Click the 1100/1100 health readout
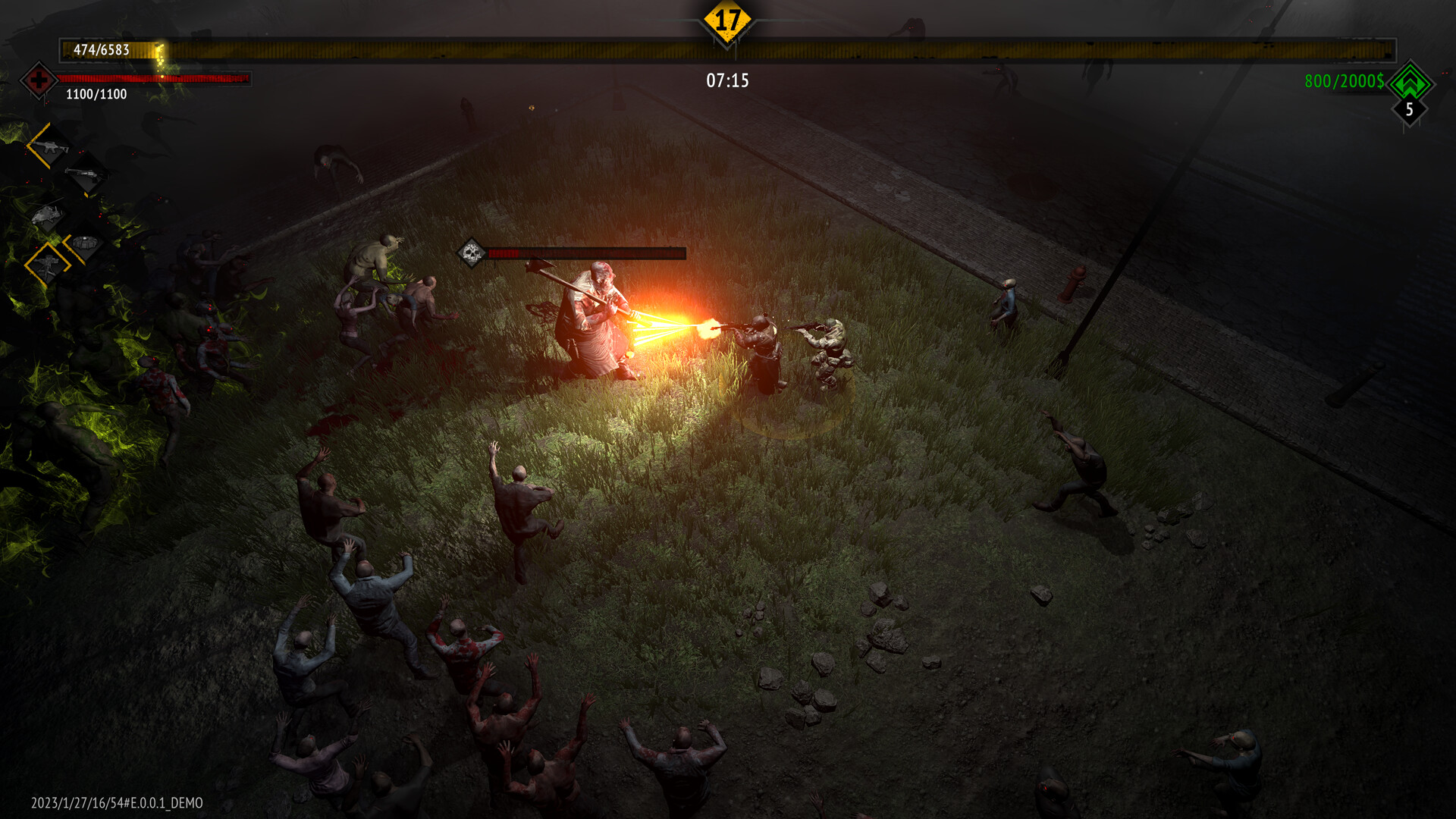This screenshot has height=819, width=1456. 97,95
